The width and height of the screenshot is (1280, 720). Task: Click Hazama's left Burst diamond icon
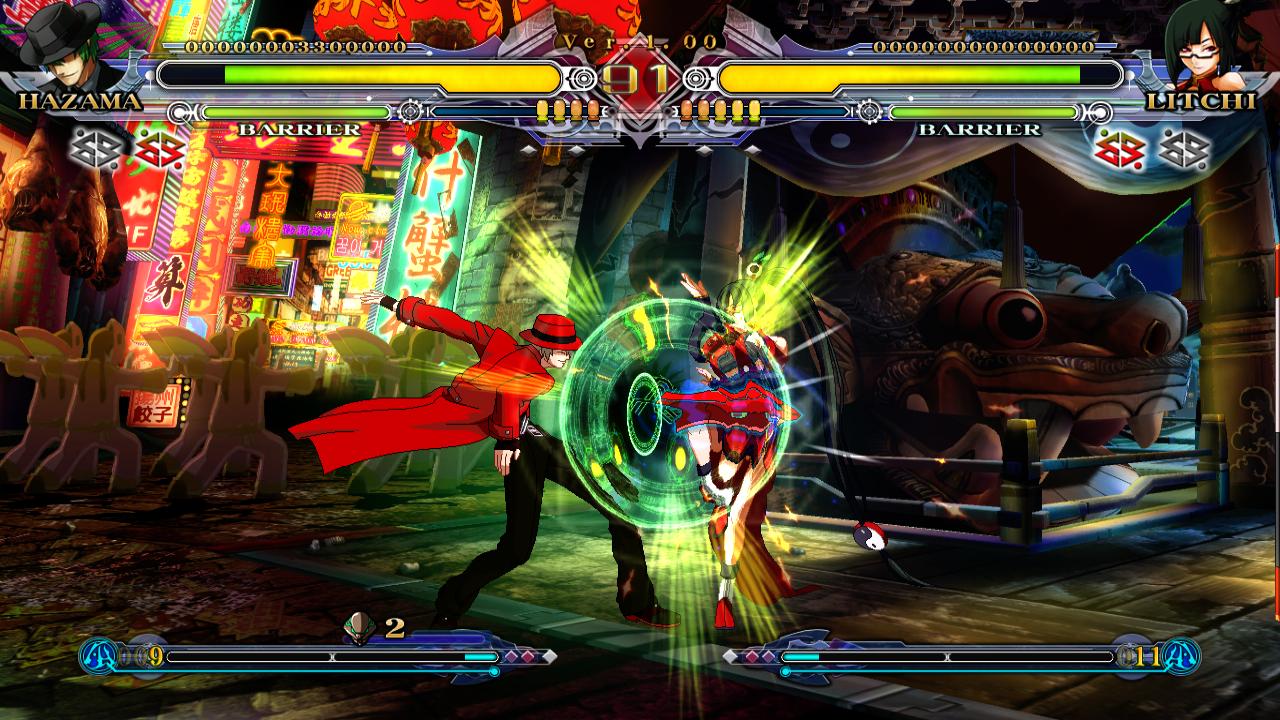click(93, 148)
